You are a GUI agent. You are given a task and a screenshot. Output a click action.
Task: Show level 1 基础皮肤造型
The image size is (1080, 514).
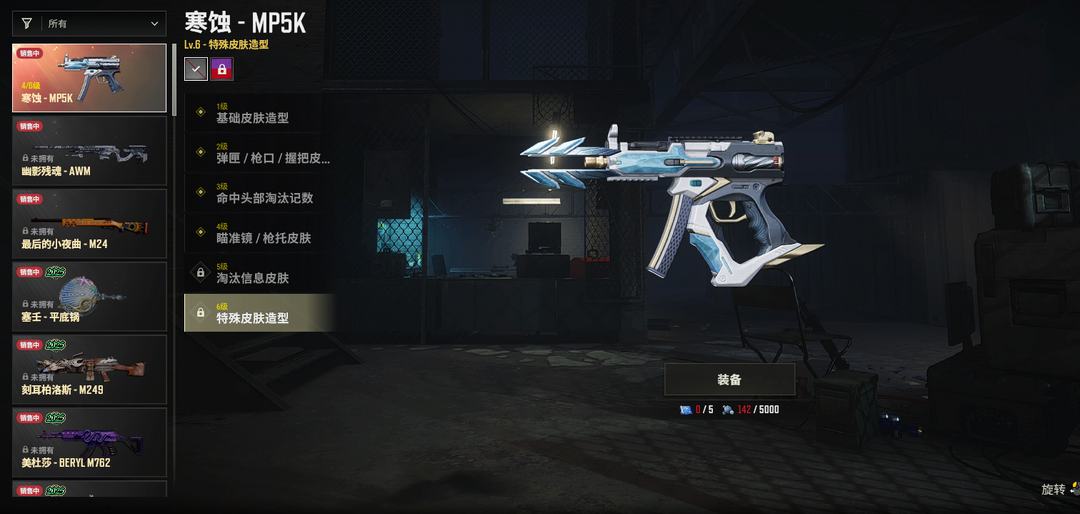click(259, 113)
